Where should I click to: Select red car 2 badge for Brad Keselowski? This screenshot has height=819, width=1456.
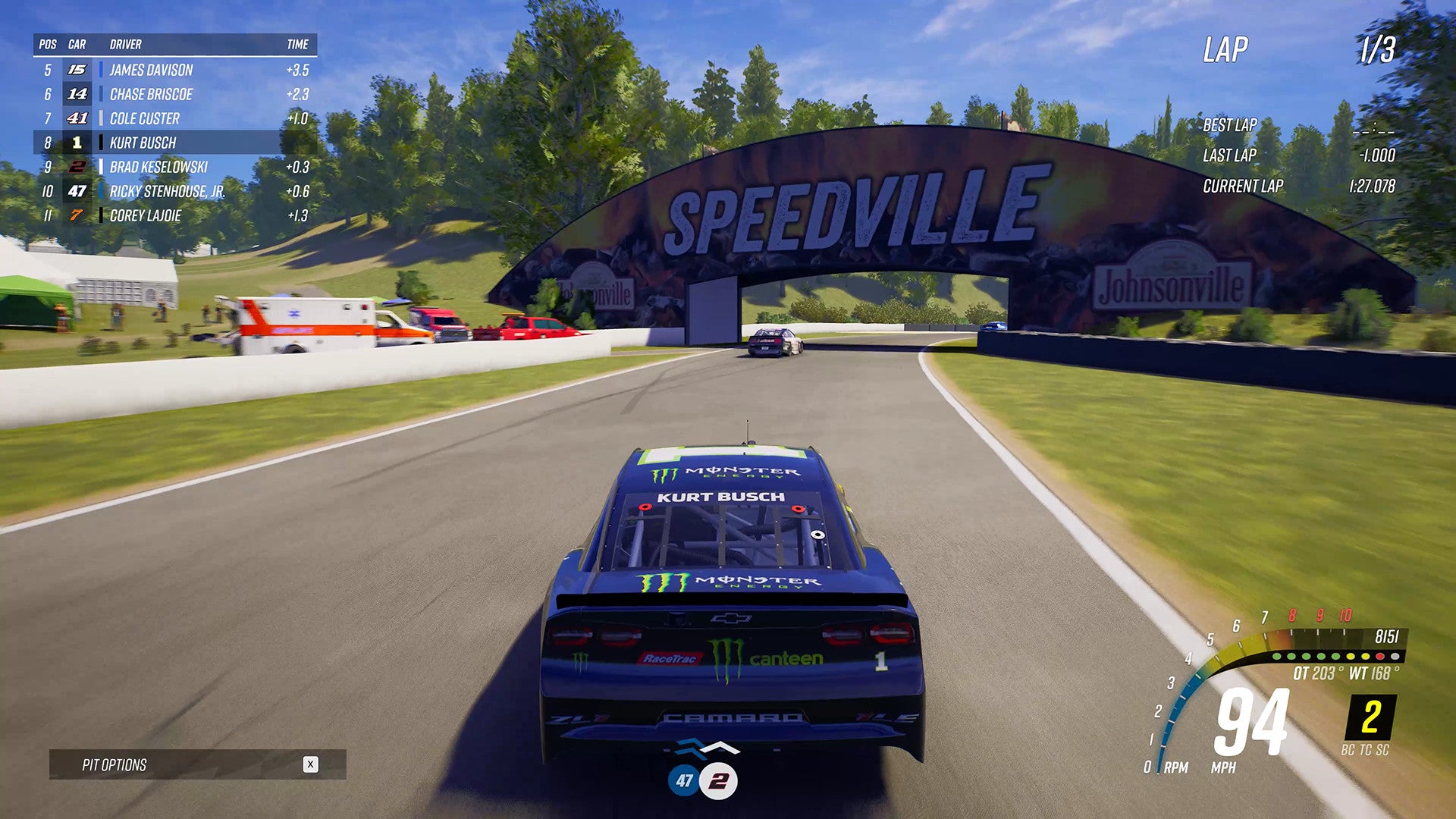[x=76, y=167]
